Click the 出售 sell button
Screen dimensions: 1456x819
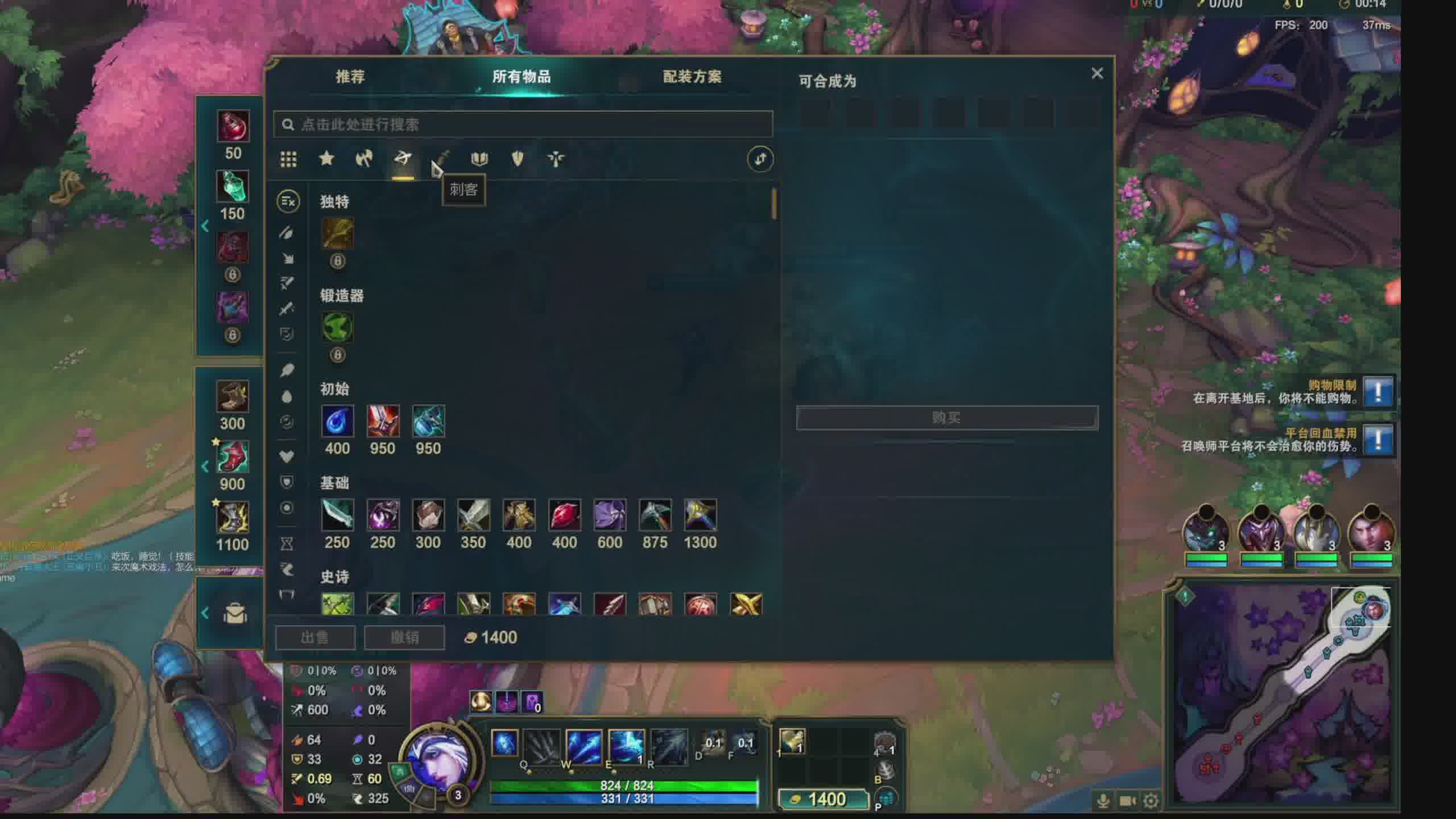(x=315, y=638)
